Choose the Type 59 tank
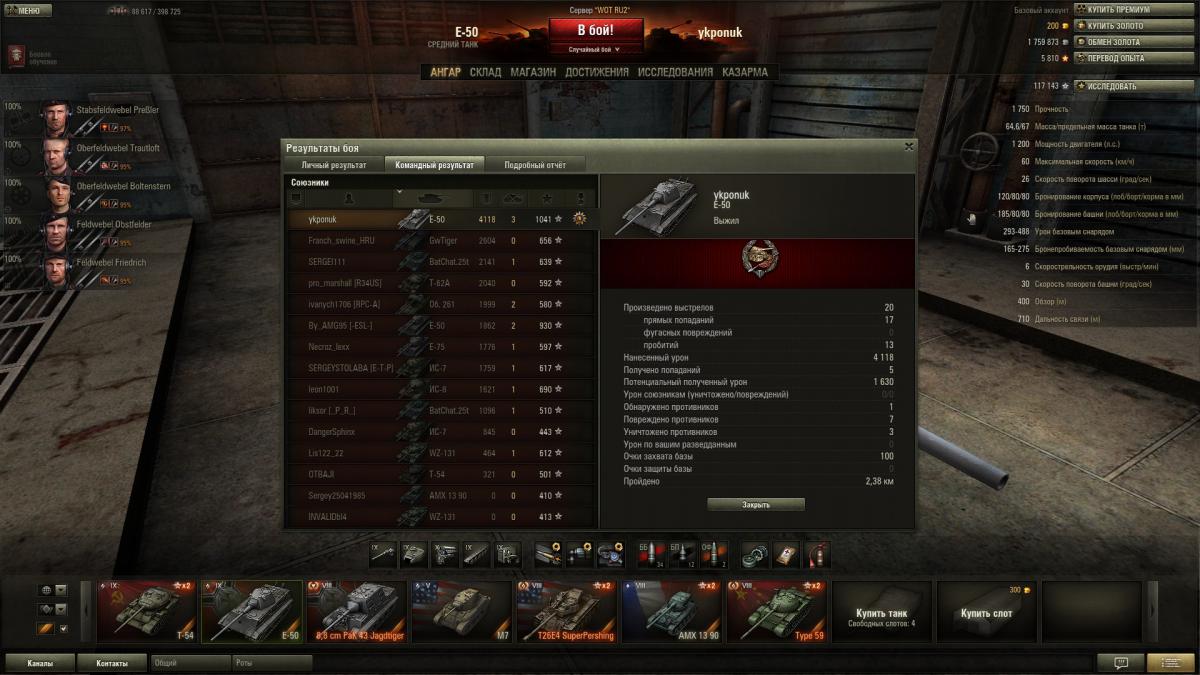The image size is (1200, 675). point(775,612)
